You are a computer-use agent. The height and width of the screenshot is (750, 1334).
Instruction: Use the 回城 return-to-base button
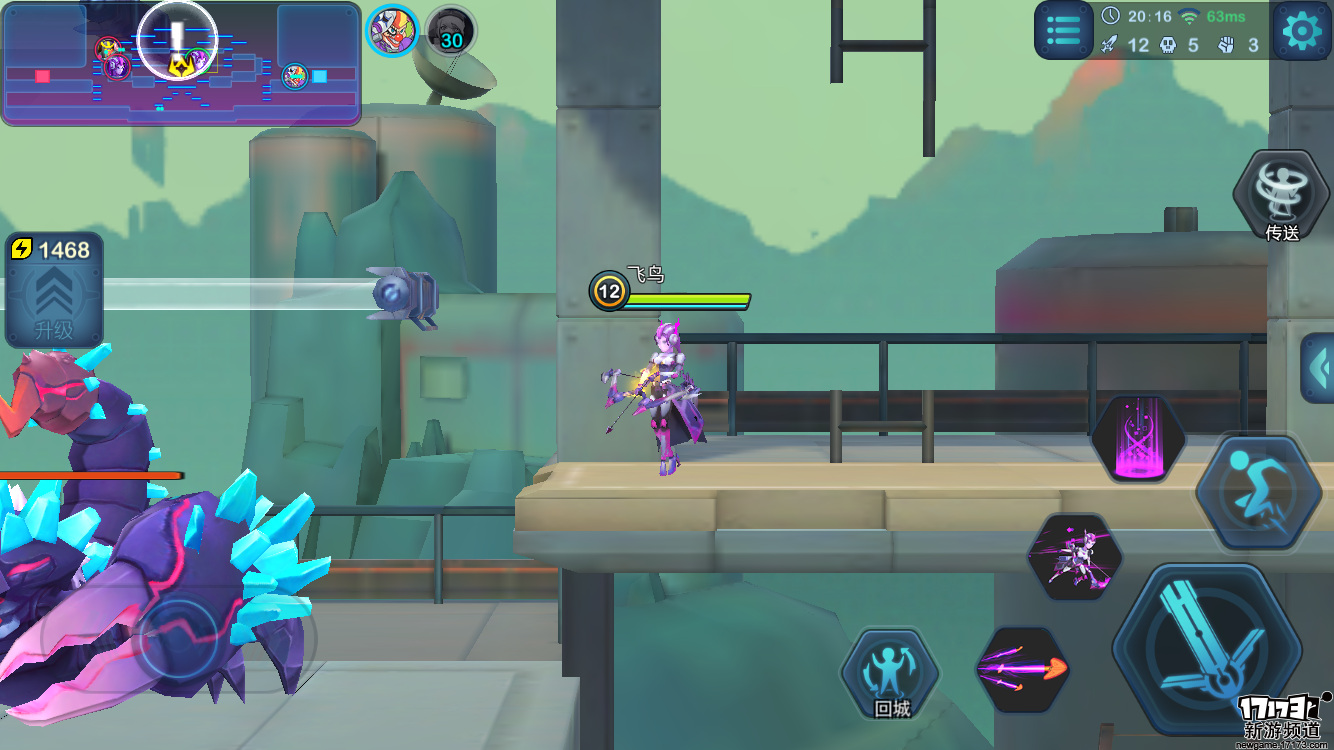click(890, 676)
